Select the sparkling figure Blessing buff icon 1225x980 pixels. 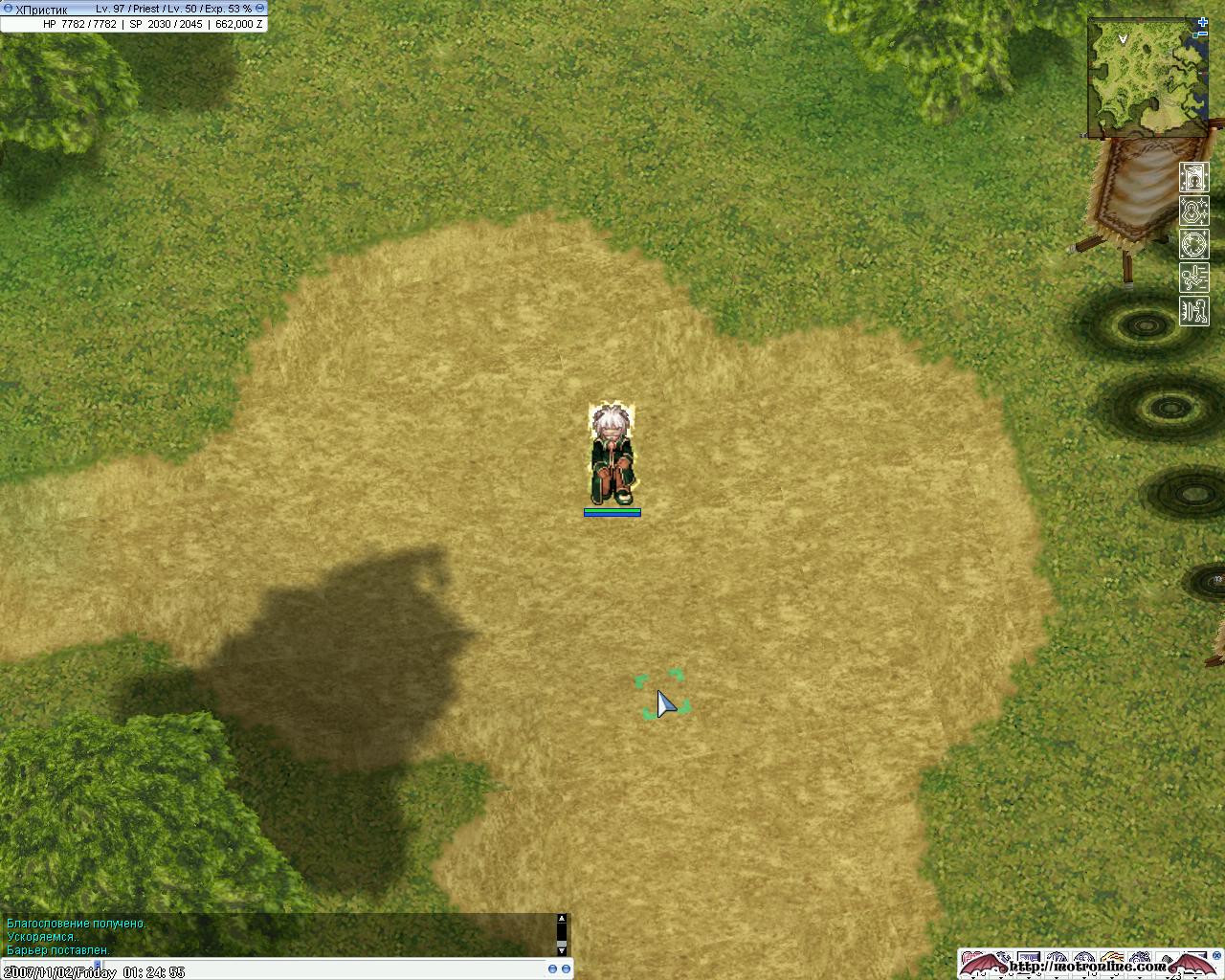point(1193,211)
